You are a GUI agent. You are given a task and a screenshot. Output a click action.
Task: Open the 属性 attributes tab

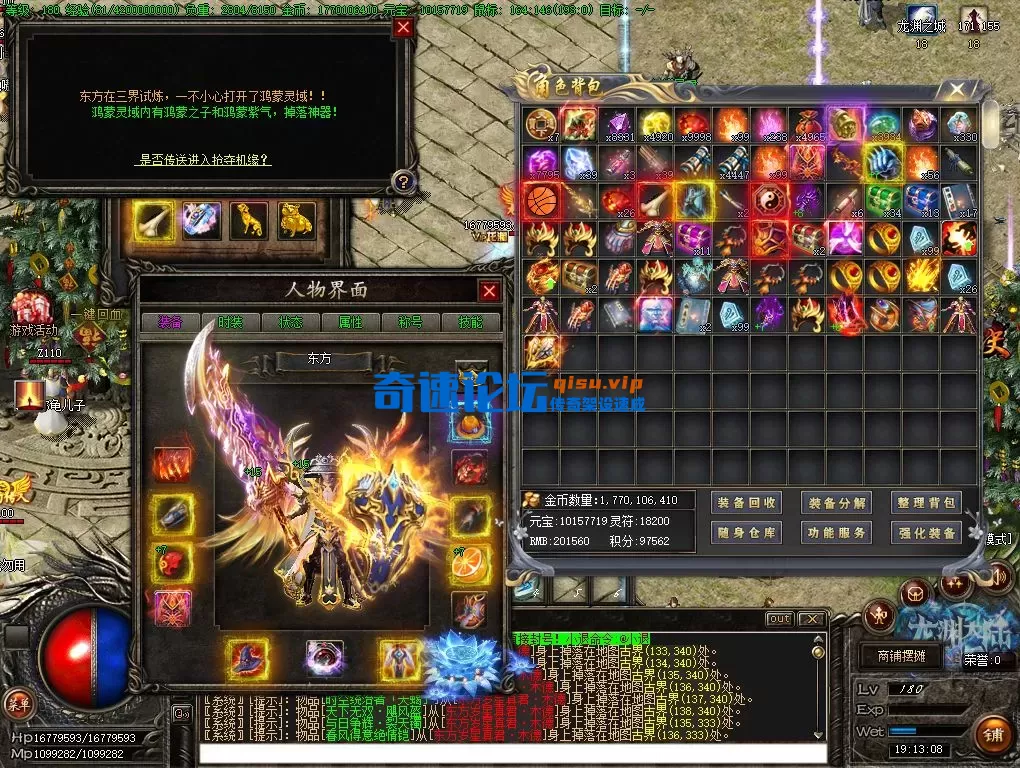[x=350, y=322]
